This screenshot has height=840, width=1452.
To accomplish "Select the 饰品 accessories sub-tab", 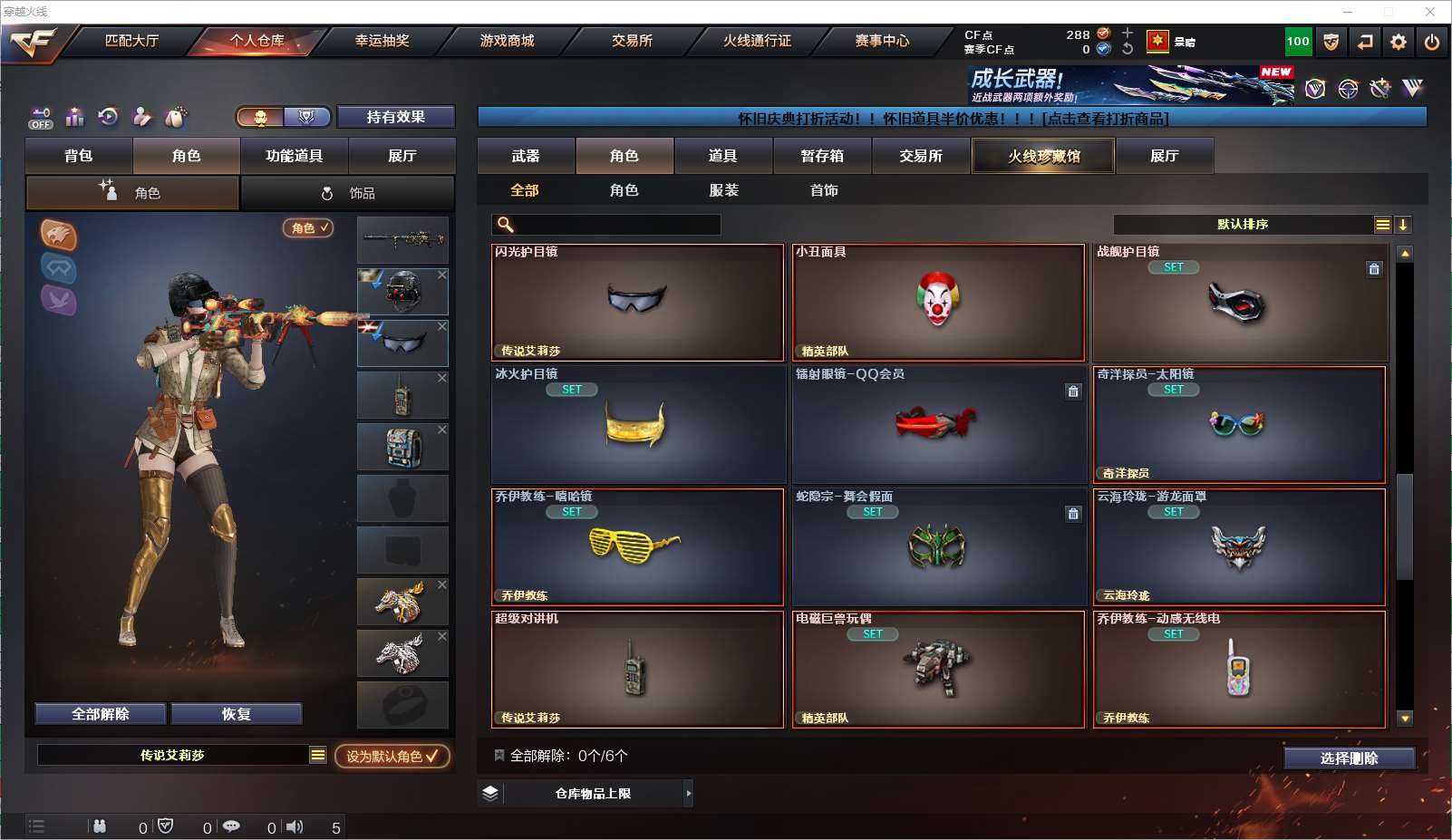I will [x=348, y=193].
